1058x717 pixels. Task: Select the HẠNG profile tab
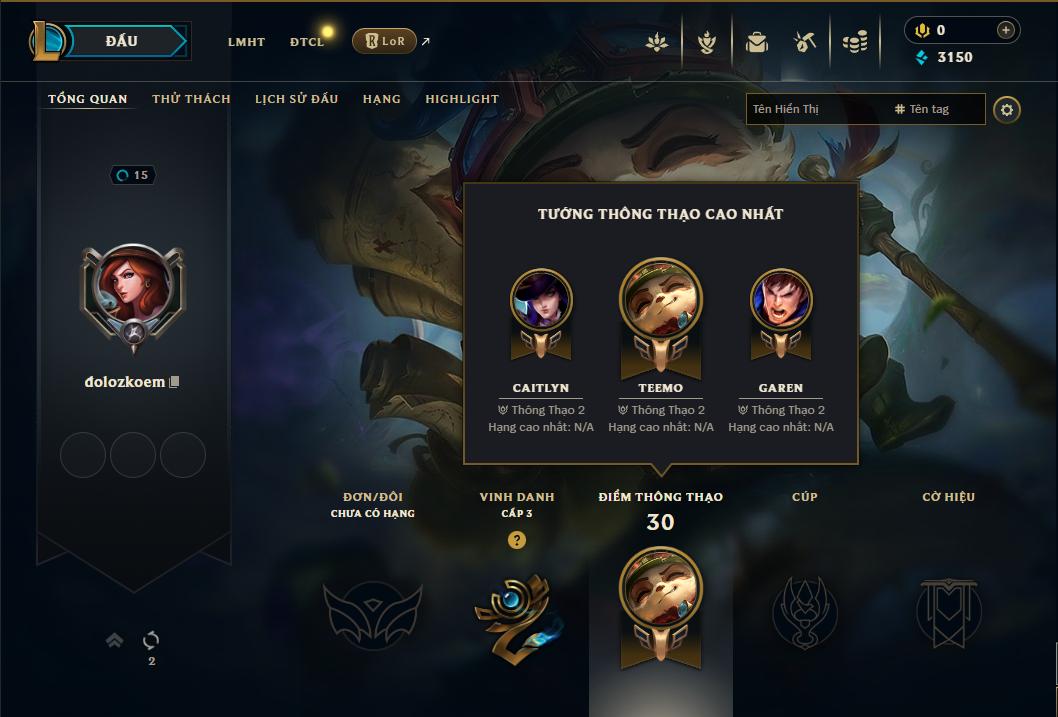coord(382,99)
